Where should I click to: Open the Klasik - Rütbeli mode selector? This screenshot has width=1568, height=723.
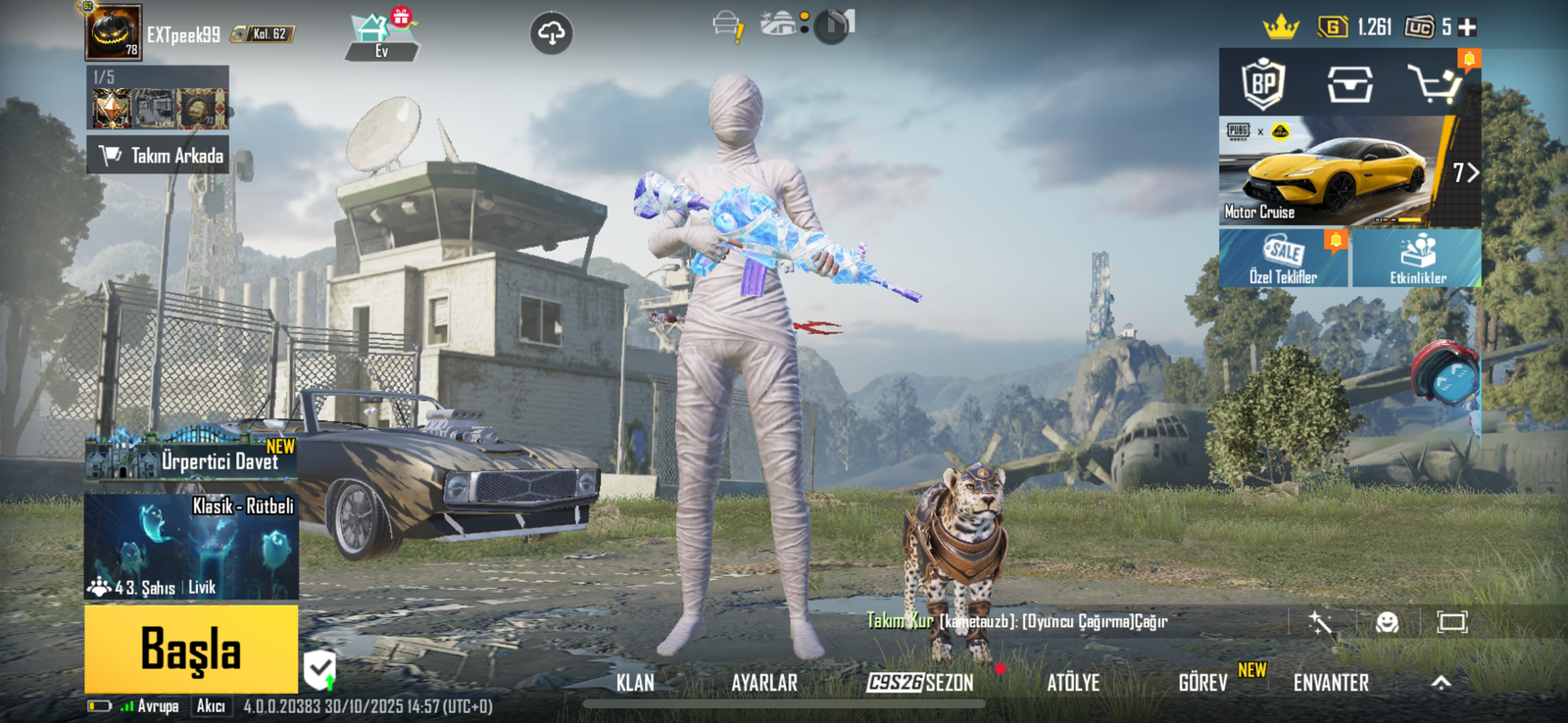(x=191, y=546)
